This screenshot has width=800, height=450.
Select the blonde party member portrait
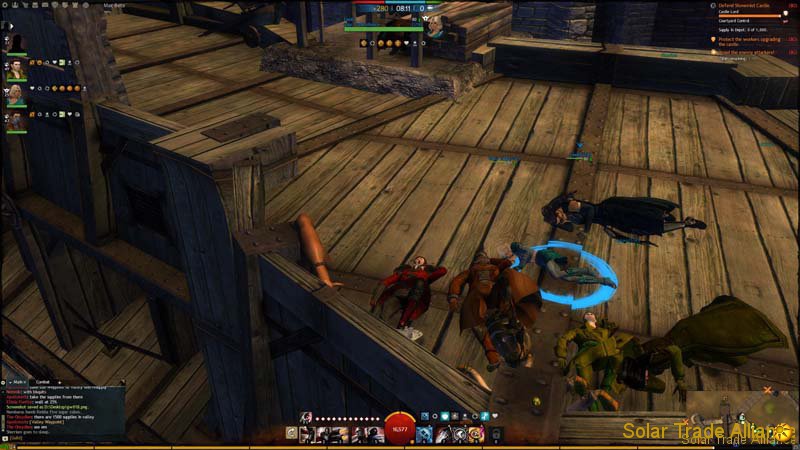[16, 95]
